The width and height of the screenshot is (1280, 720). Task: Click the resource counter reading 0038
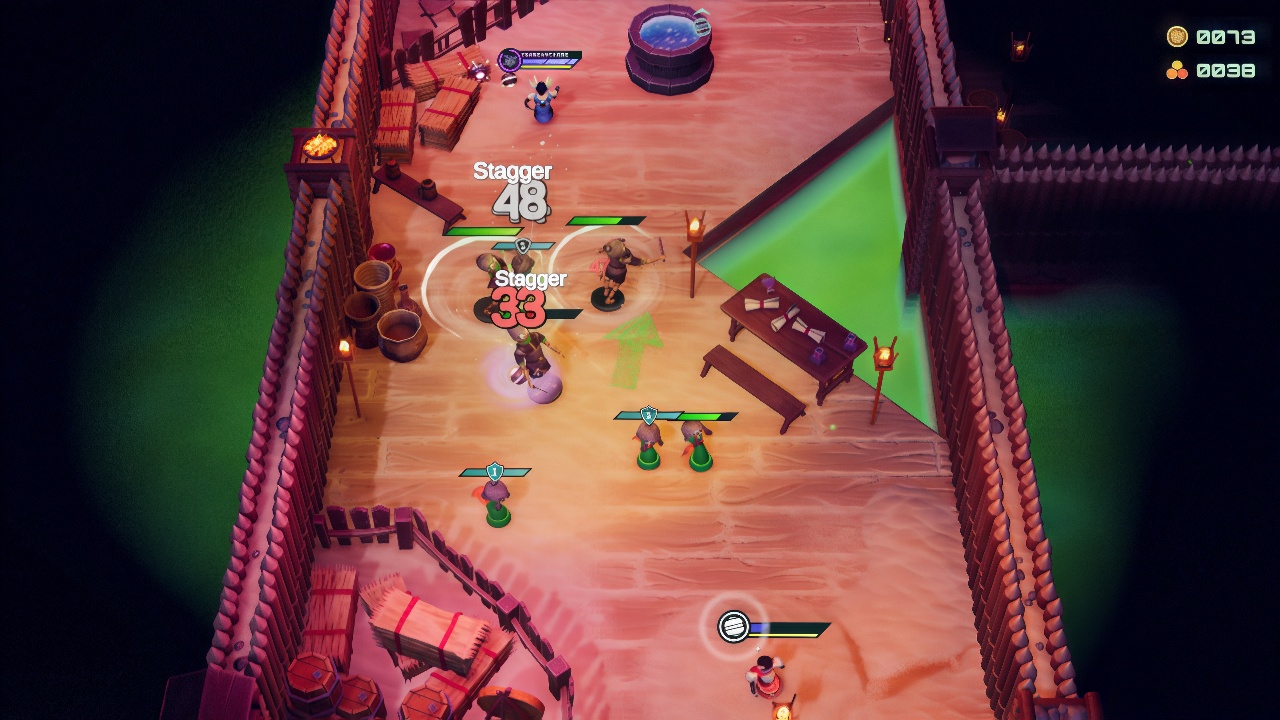tap(1225, 69)
